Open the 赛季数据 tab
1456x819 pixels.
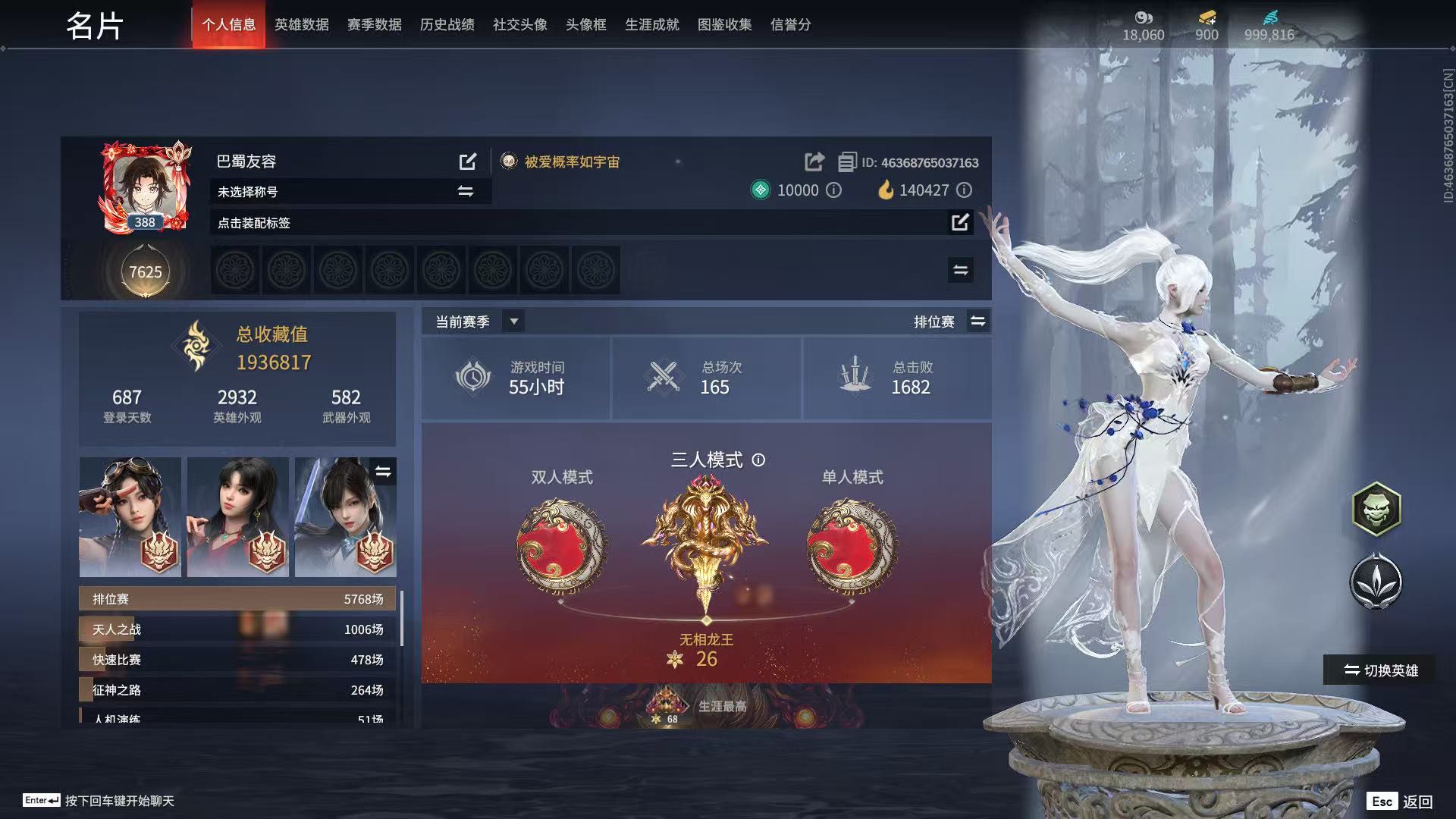tap(374, 25)
